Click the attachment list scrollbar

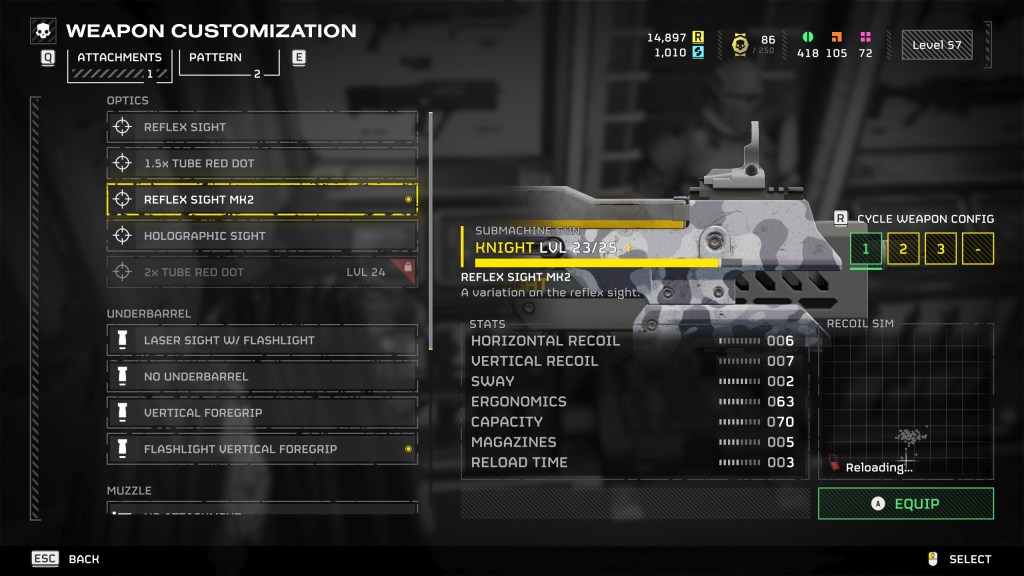[431, 230]
